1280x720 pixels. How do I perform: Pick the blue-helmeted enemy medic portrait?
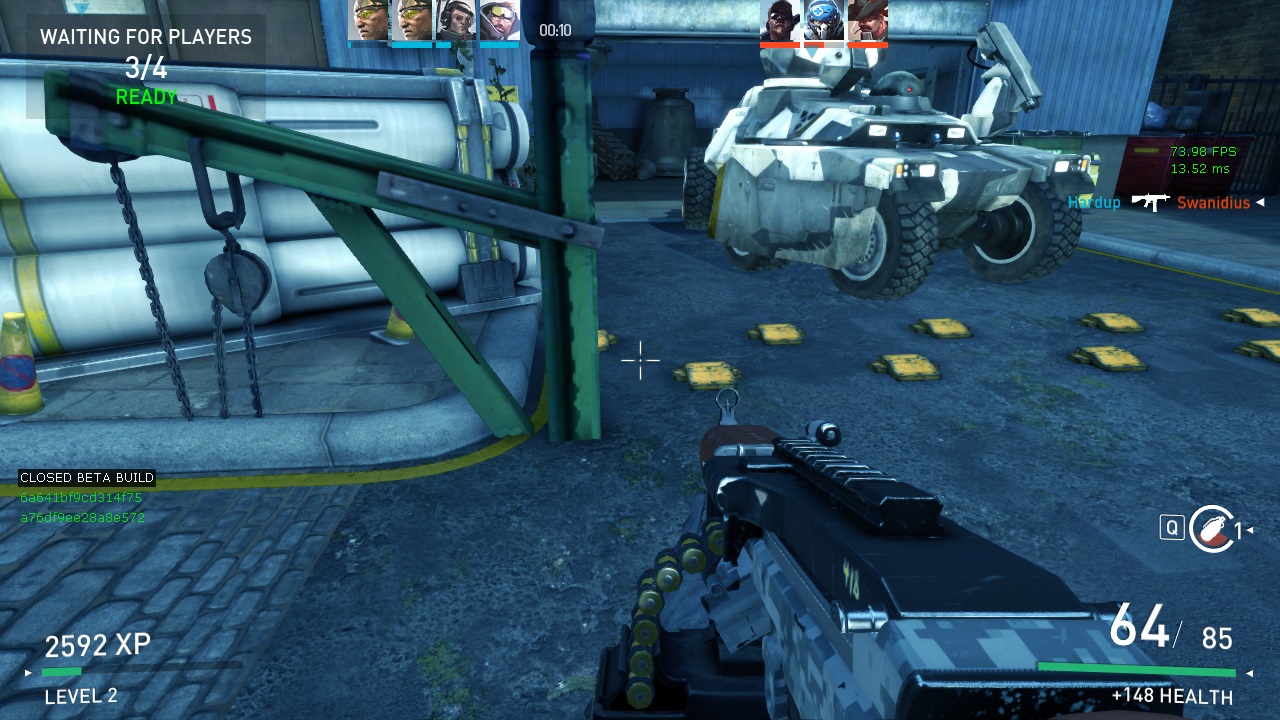point(824,20)
